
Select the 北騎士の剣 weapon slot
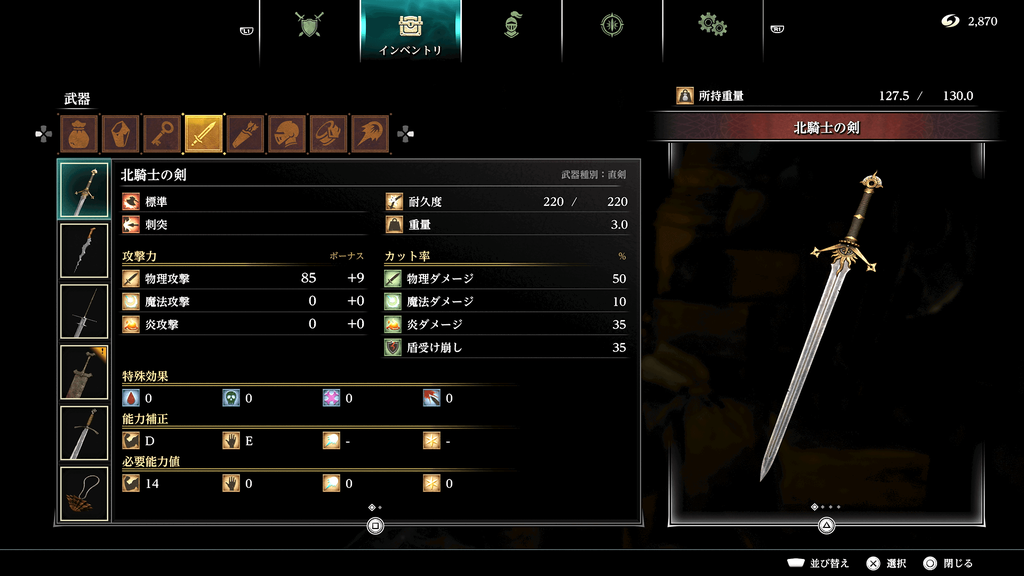coord(84,189)
